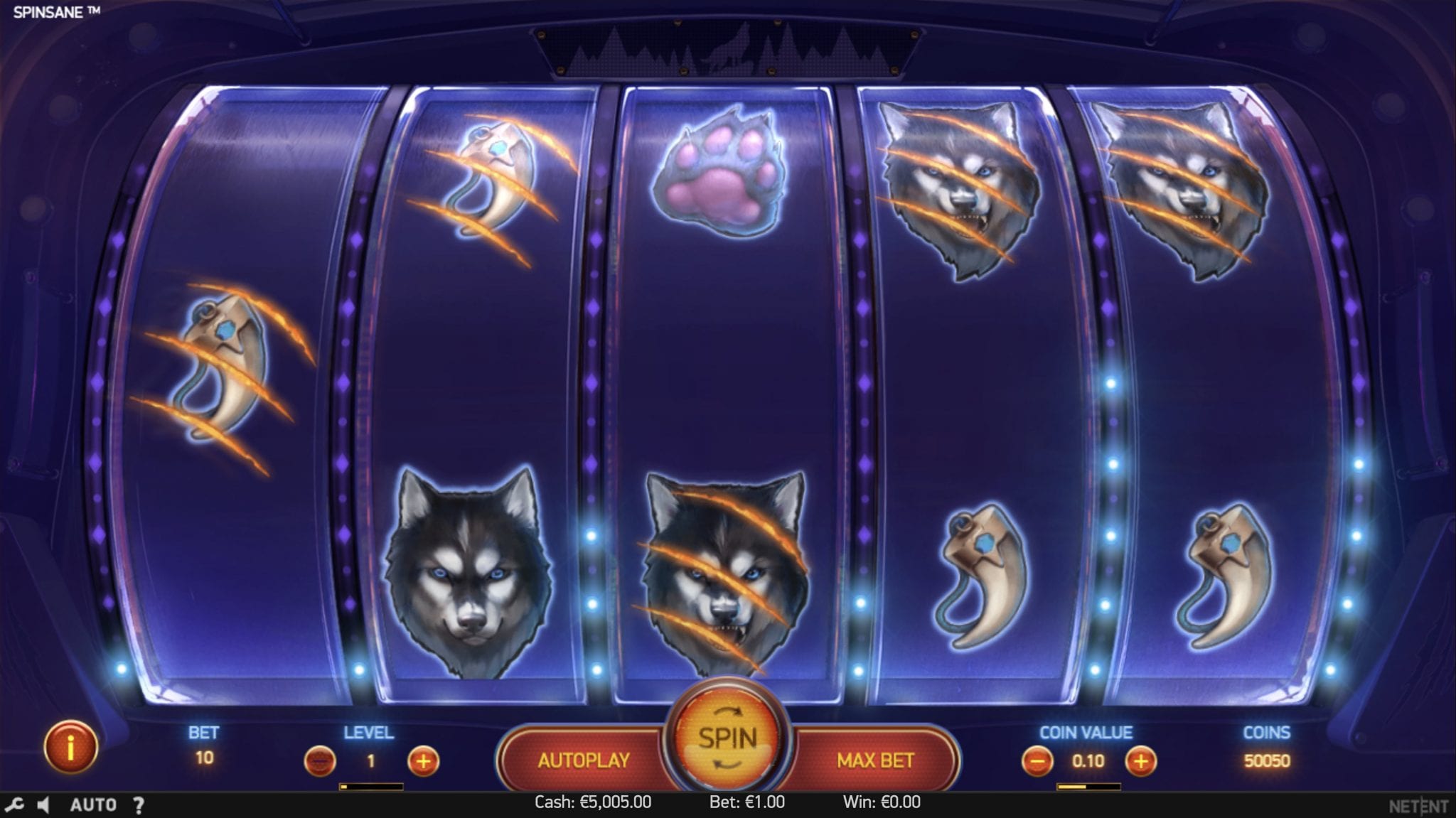Adjust the coin value indicator bar
The width and height of the screenshot is (1456, 818).
(x=1088, y=787)
